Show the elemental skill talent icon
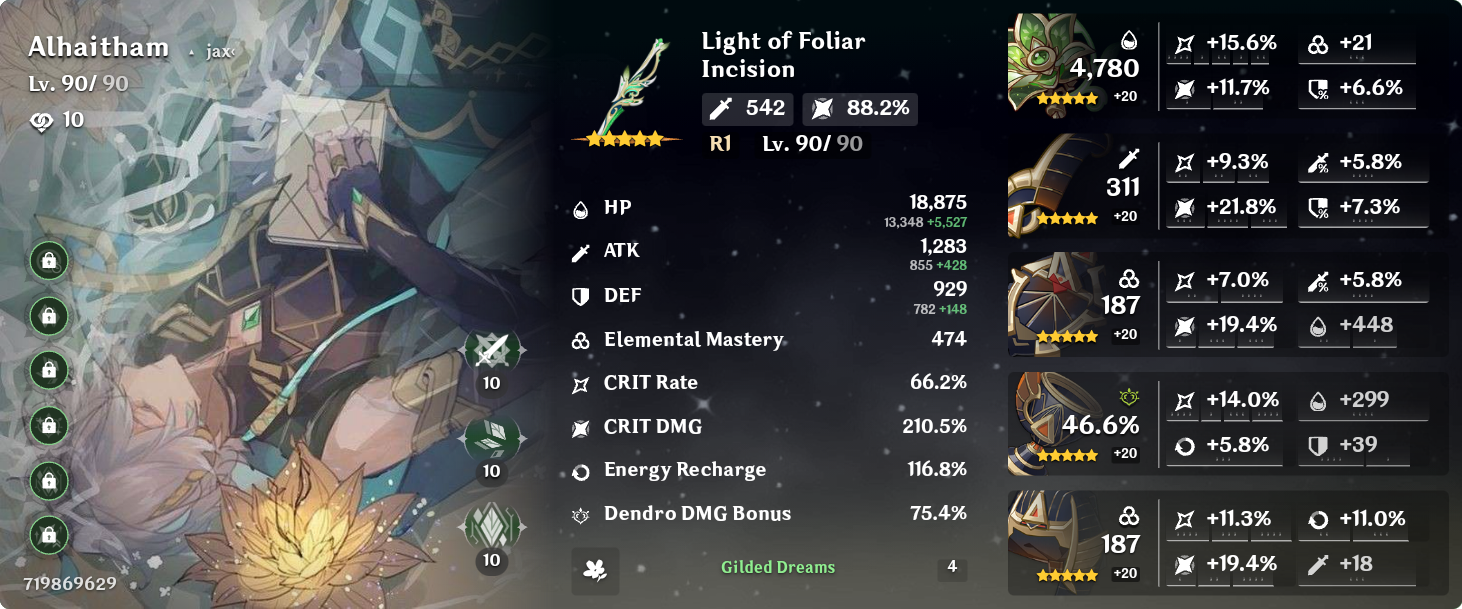 click(491, 438)
